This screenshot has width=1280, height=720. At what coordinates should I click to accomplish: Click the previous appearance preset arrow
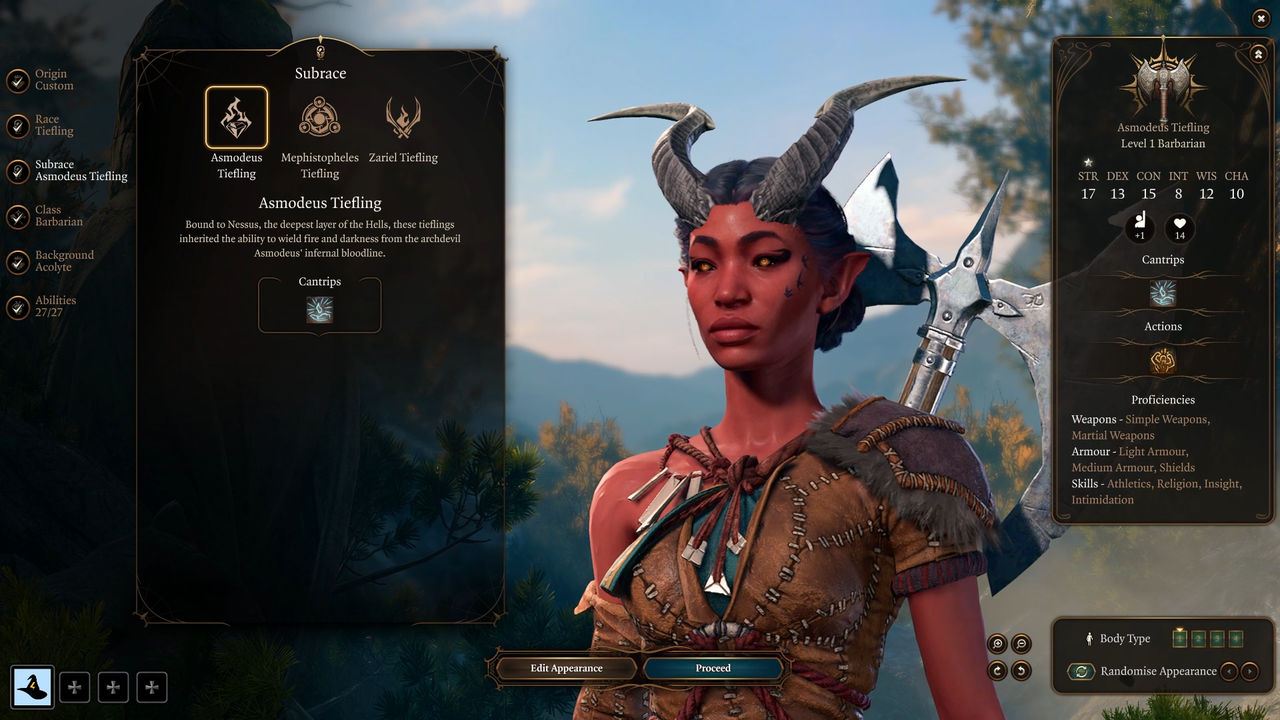[x=1230, y=671]
